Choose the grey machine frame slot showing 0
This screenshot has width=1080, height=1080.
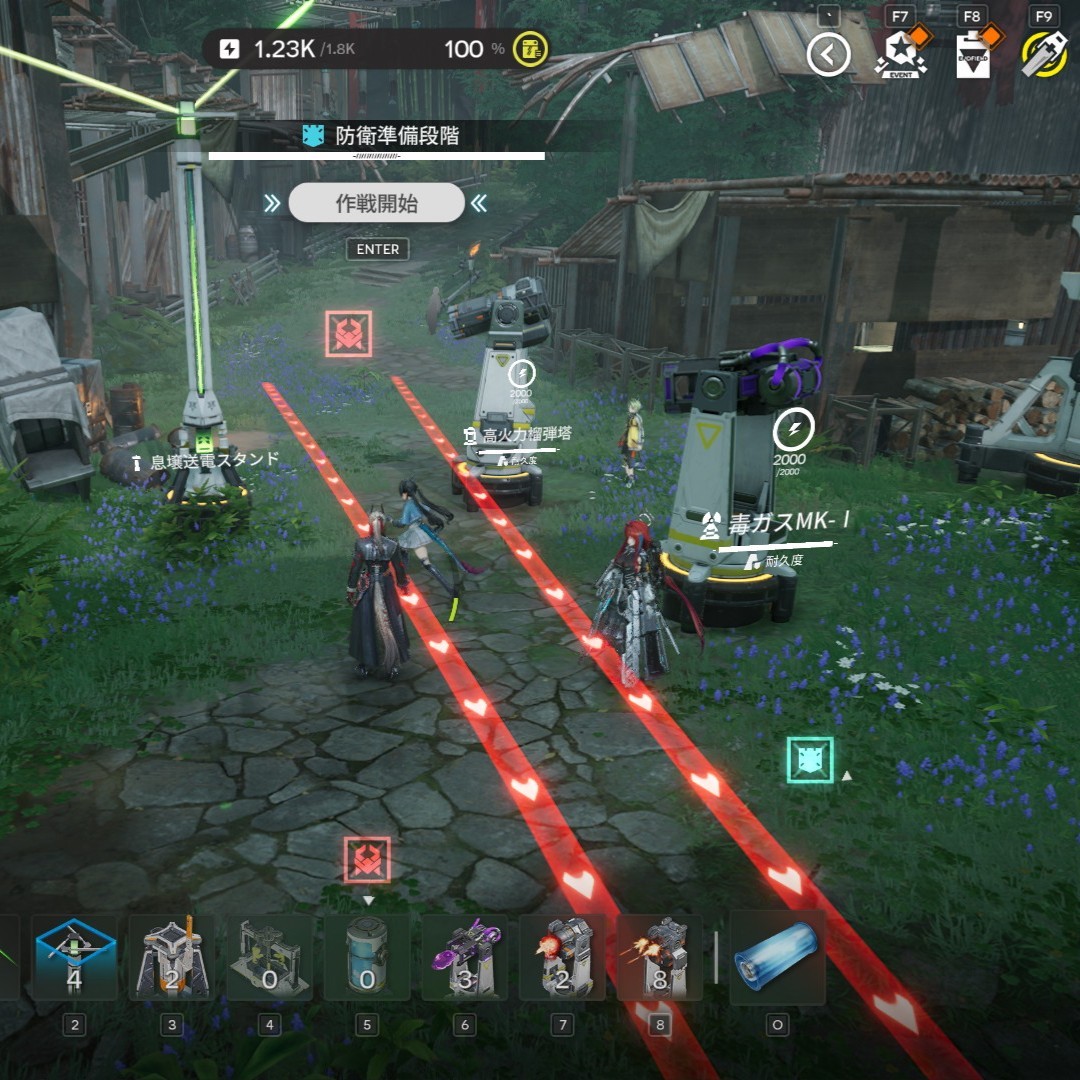pyautogui.click(x=269, y=959)
